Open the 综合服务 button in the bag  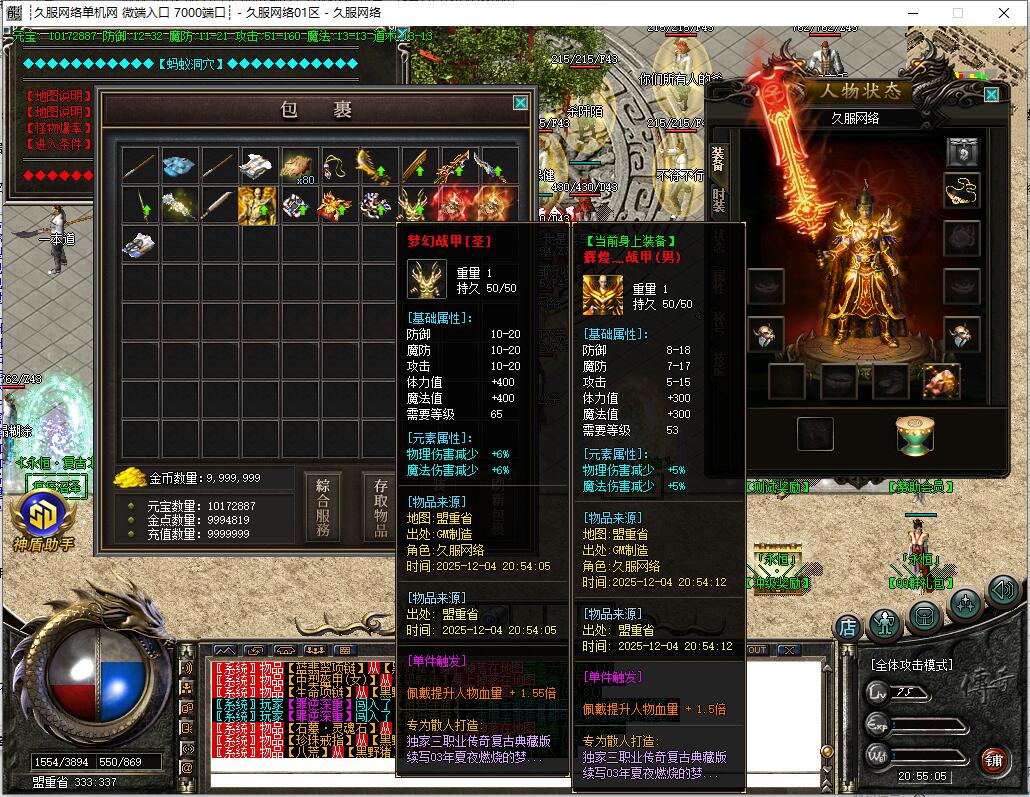pyautogui.click(x=325, y=508)
